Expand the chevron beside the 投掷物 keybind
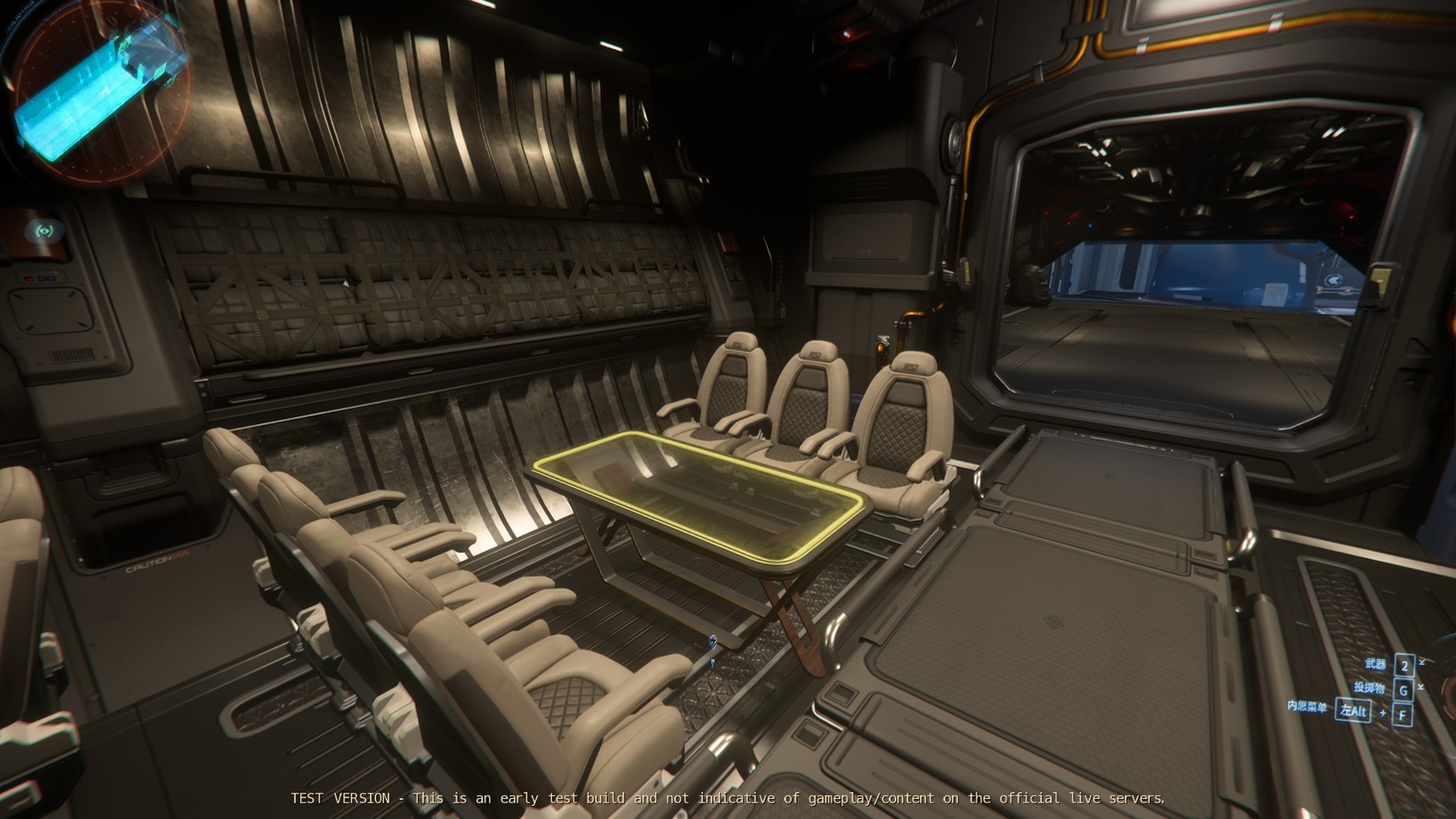The width and height of the screenshot is (1456, 819). [1420, 687]
